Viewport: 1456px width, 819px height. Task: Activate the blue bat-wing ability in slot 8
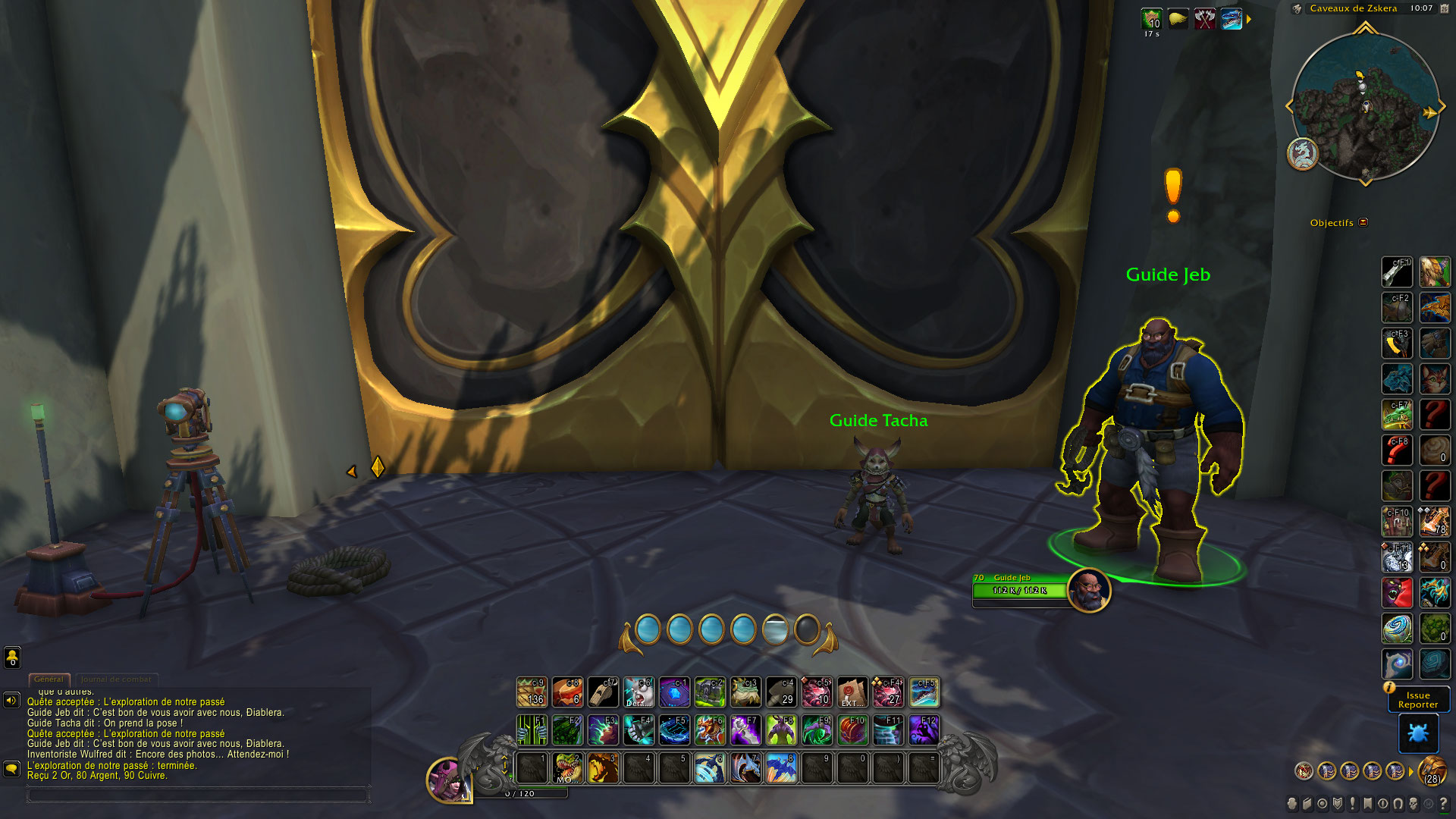coord(781,768)
